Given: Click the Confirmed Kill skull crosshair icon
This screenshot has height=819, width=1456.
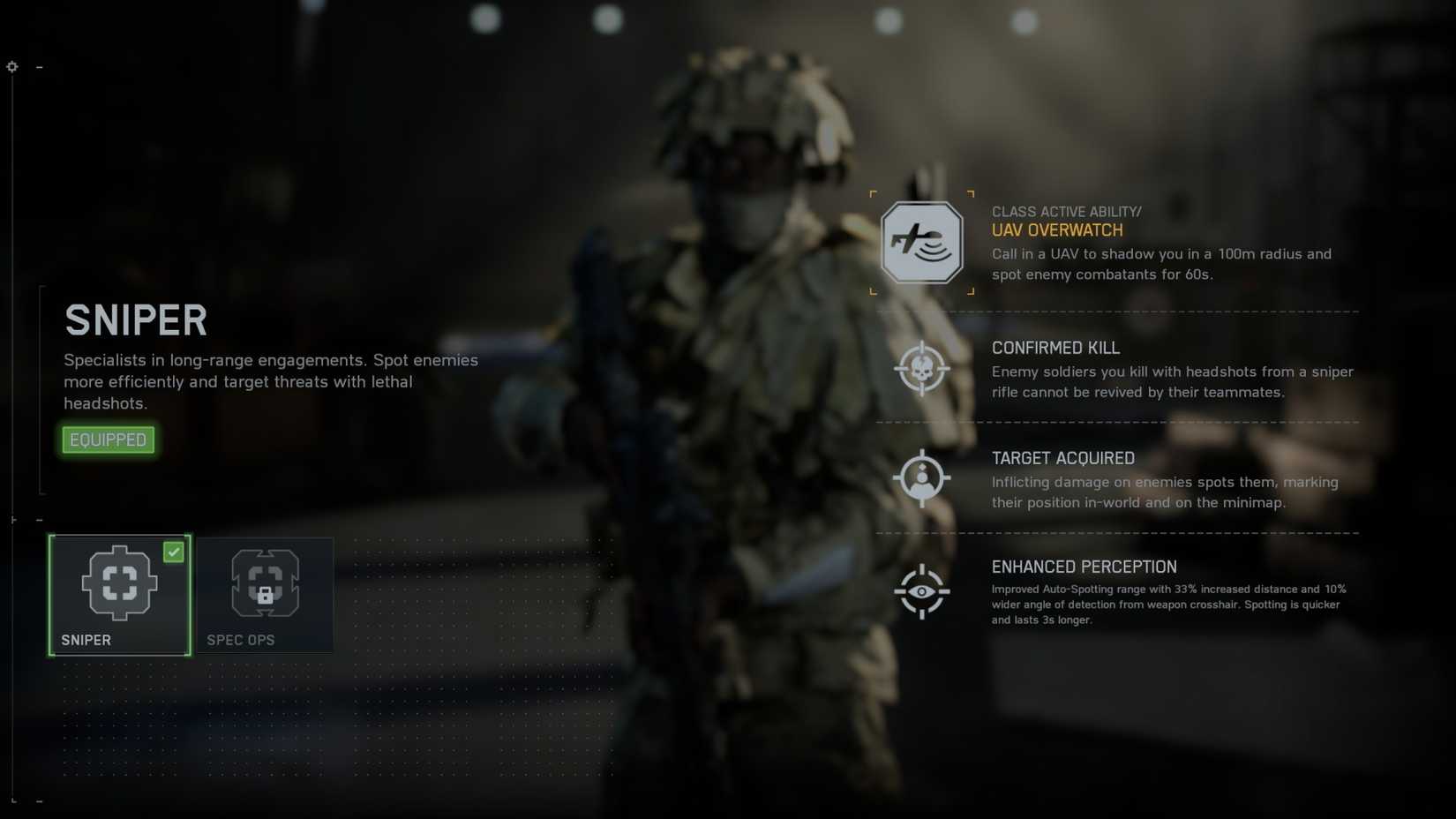Looking at the screenshot, I should 921,370.
